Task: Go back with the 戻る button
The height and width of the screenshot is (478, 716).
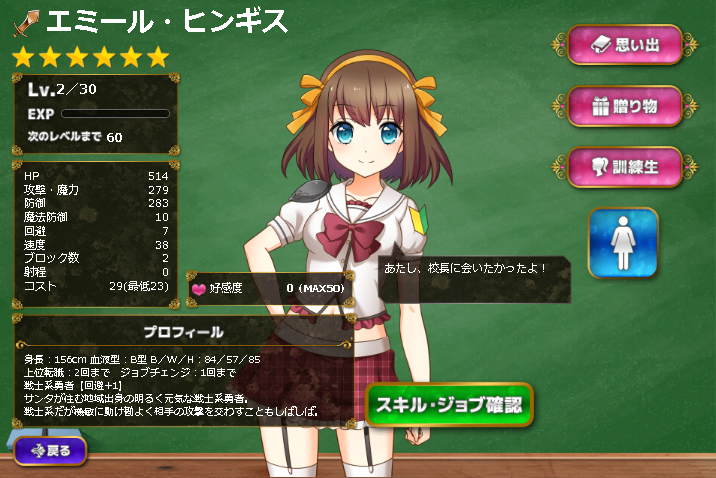Action: (x=50, y=450)
